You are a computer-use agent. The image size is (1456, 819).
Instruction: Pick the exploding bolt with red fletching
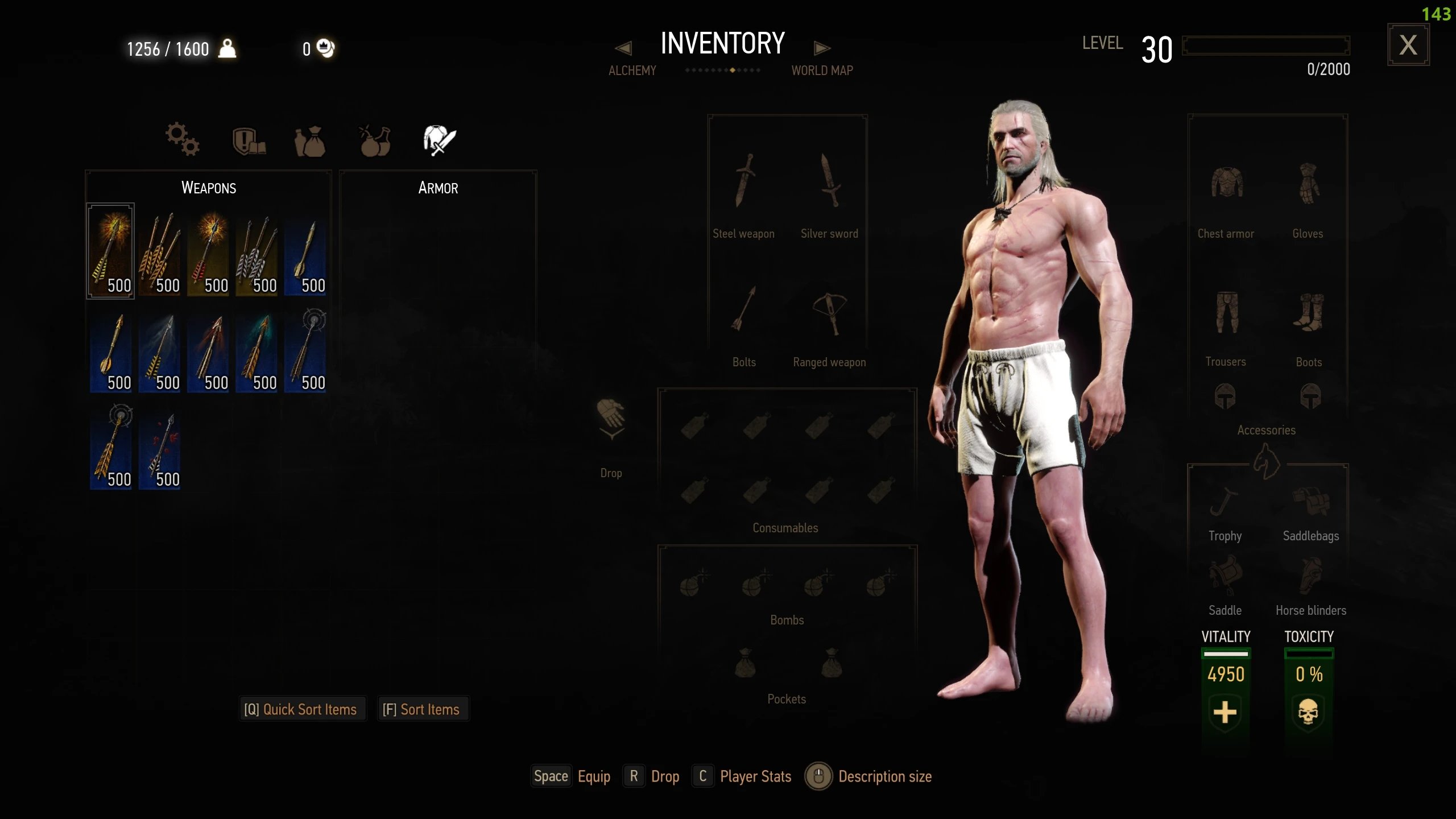(x=208, y=251)
